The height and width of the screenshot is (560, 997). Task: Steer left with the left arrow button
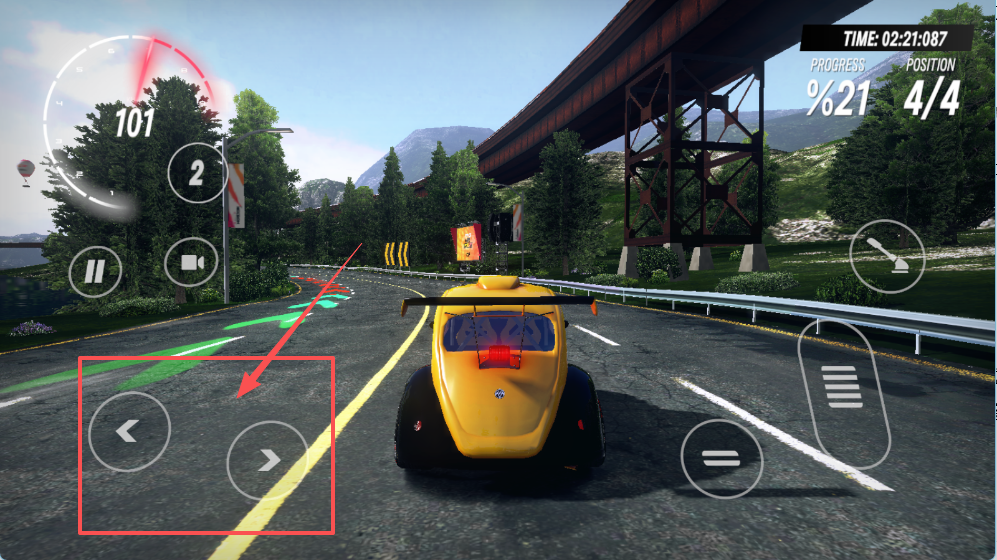129,432
